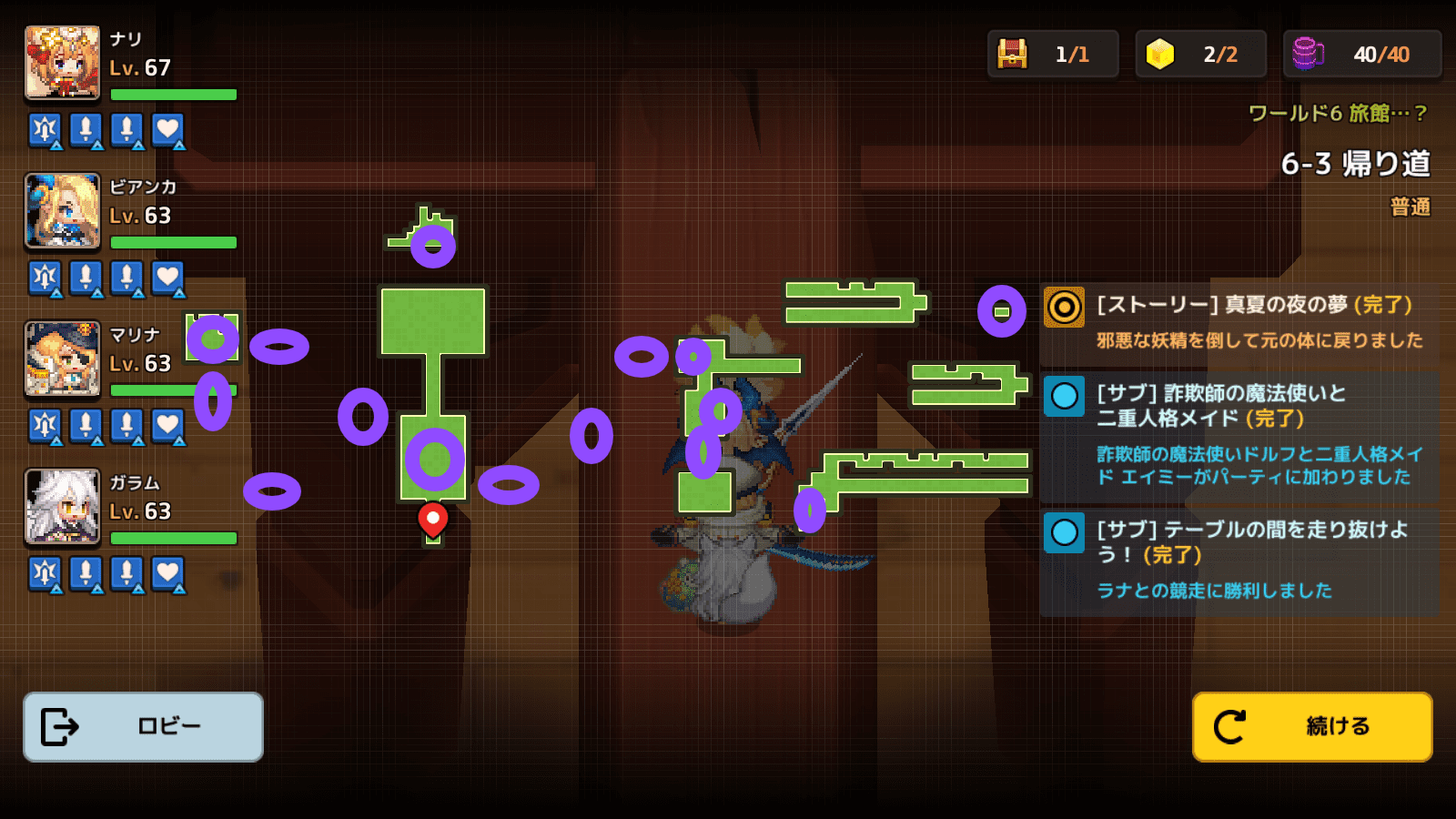1456x819 pixels.
Task: Select ナリ's Lv. 67 character portrait
Action: (62, 62)
